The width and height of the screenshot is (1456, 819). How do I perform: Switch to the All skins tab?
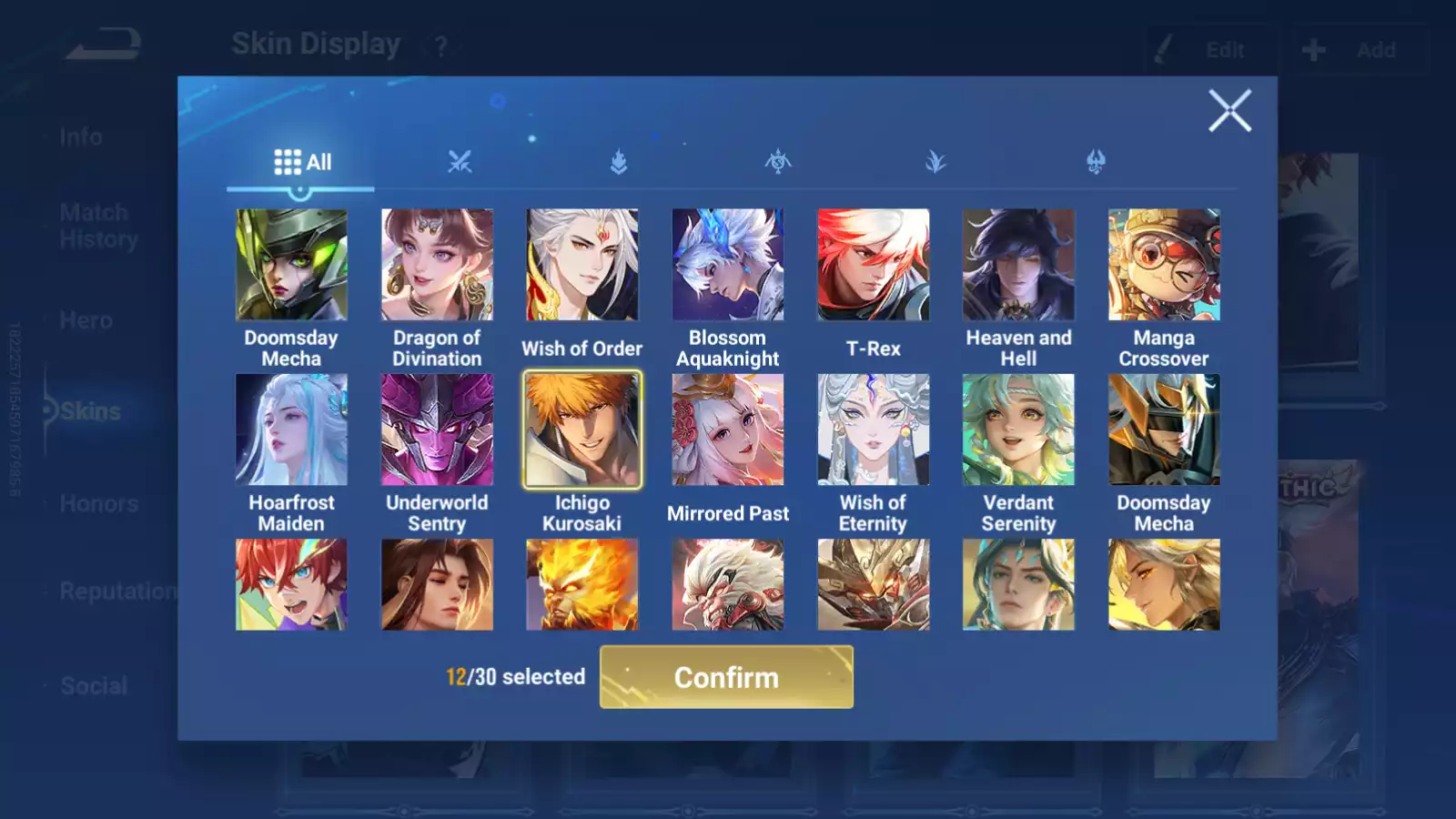click(x=302, y=162)
